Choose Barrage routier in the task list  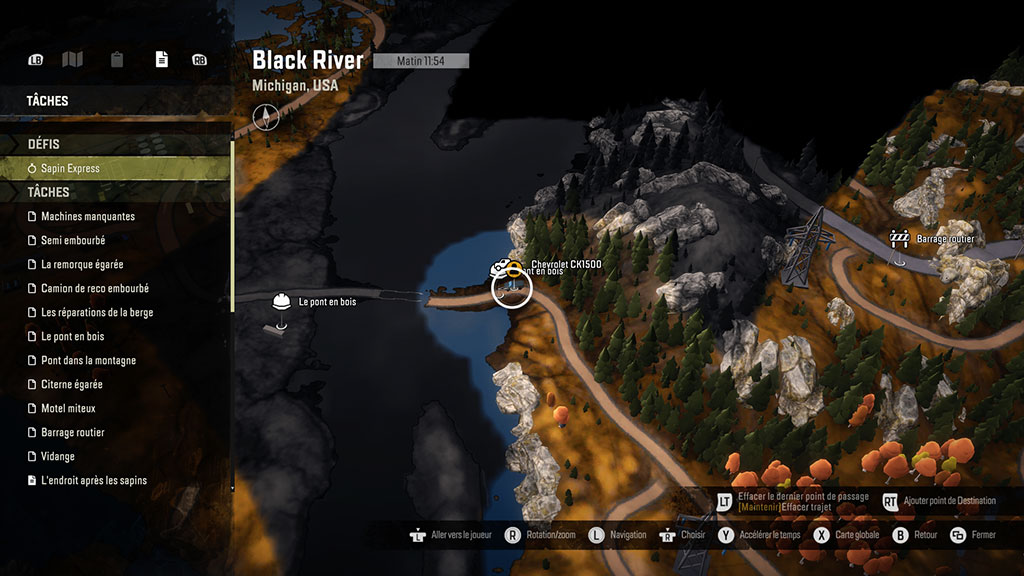click(x=73, y=433)
